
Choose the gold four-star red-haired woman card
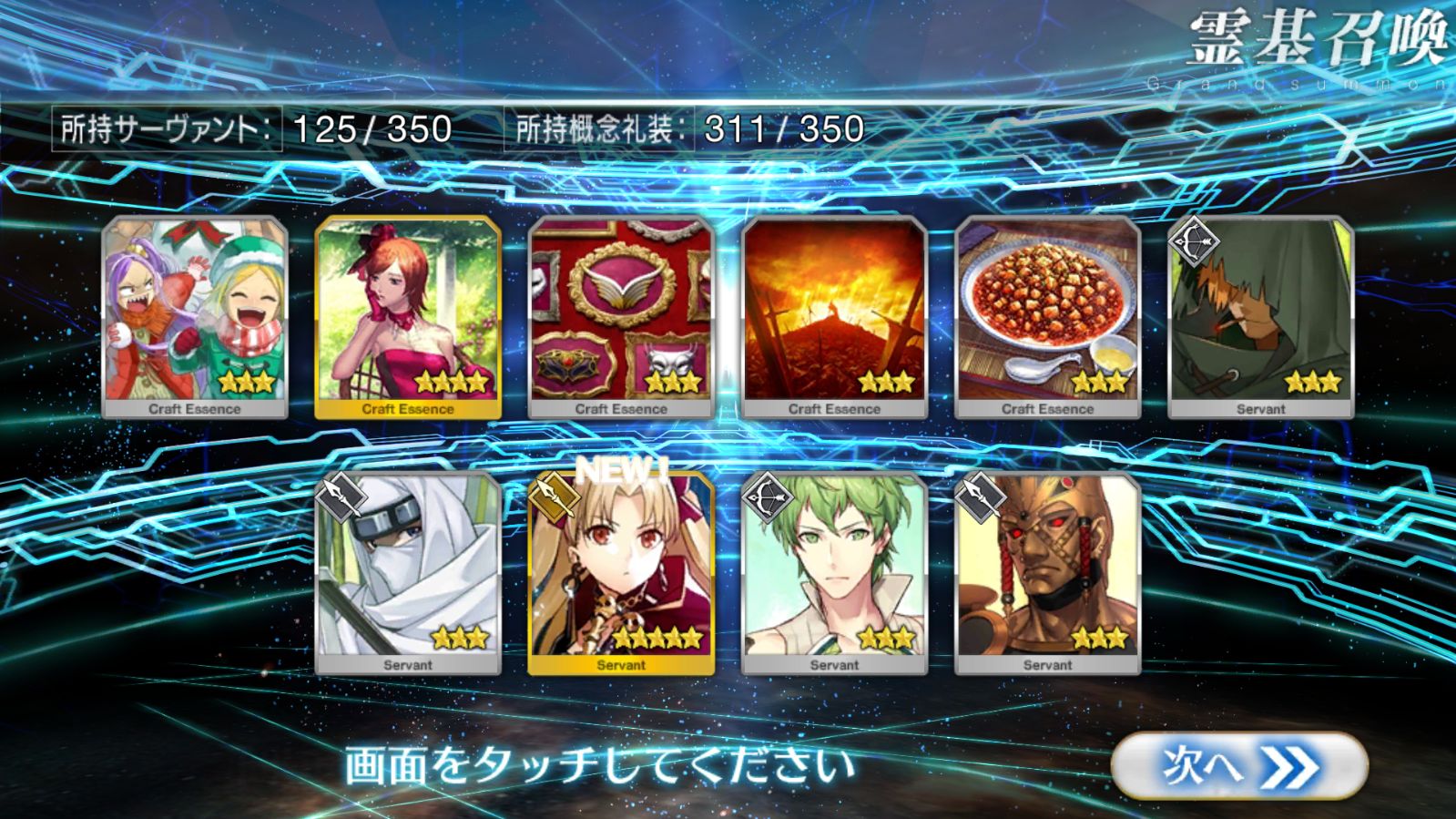point(408,317)
